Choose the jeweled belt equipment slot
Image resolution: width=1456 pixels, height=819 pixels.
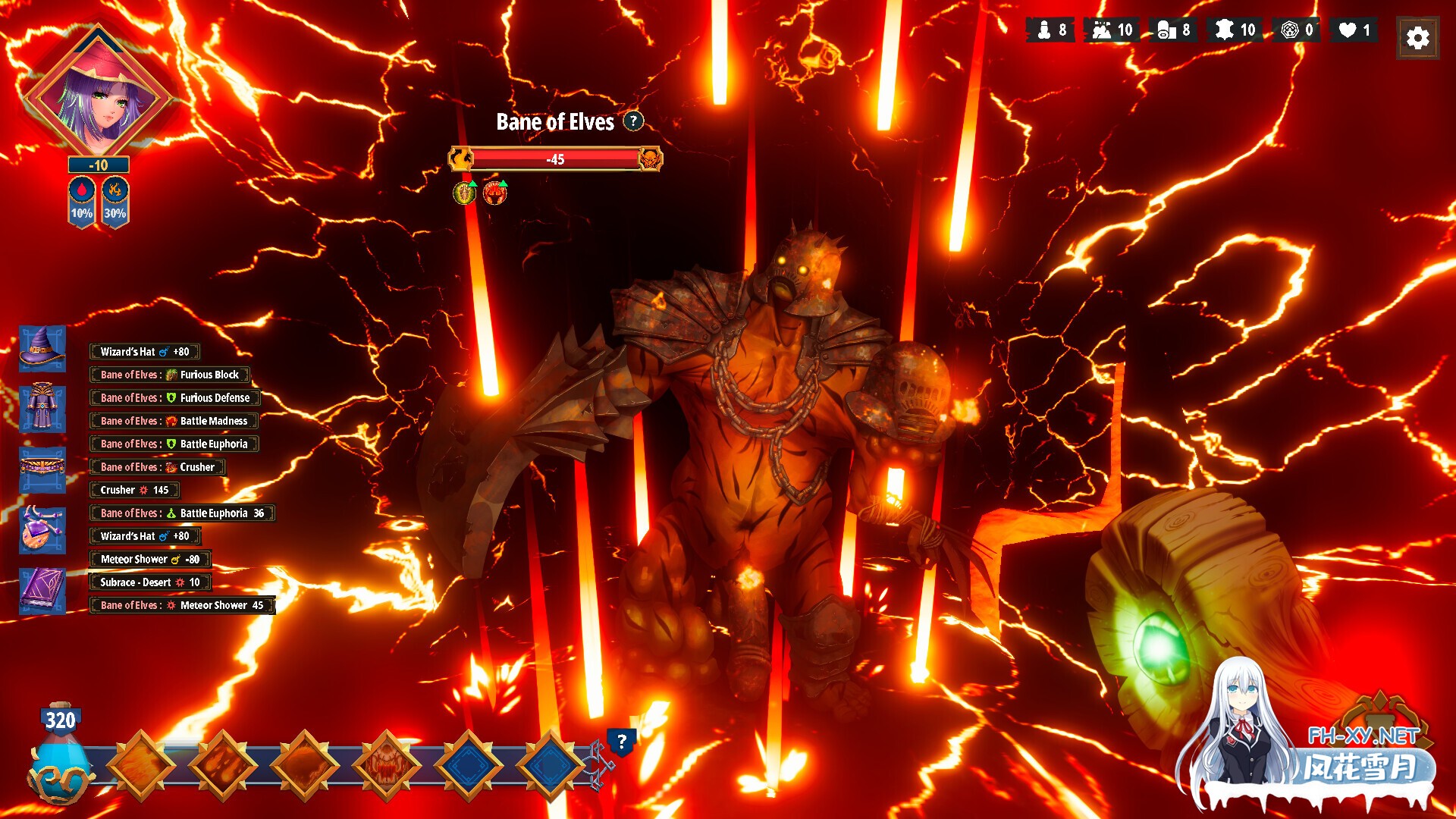click(42, 469)
